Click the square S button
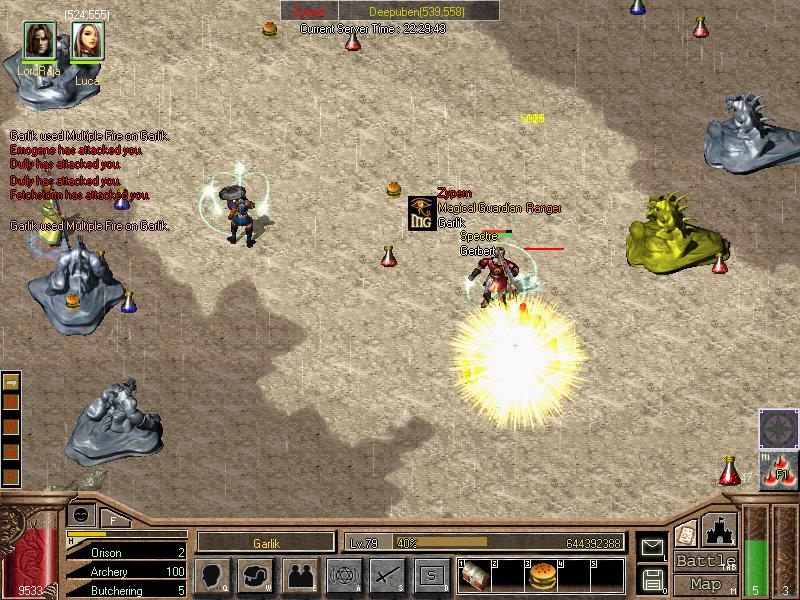Image resolution: width=800 pixels, height=600 pixels. [431, 575]
